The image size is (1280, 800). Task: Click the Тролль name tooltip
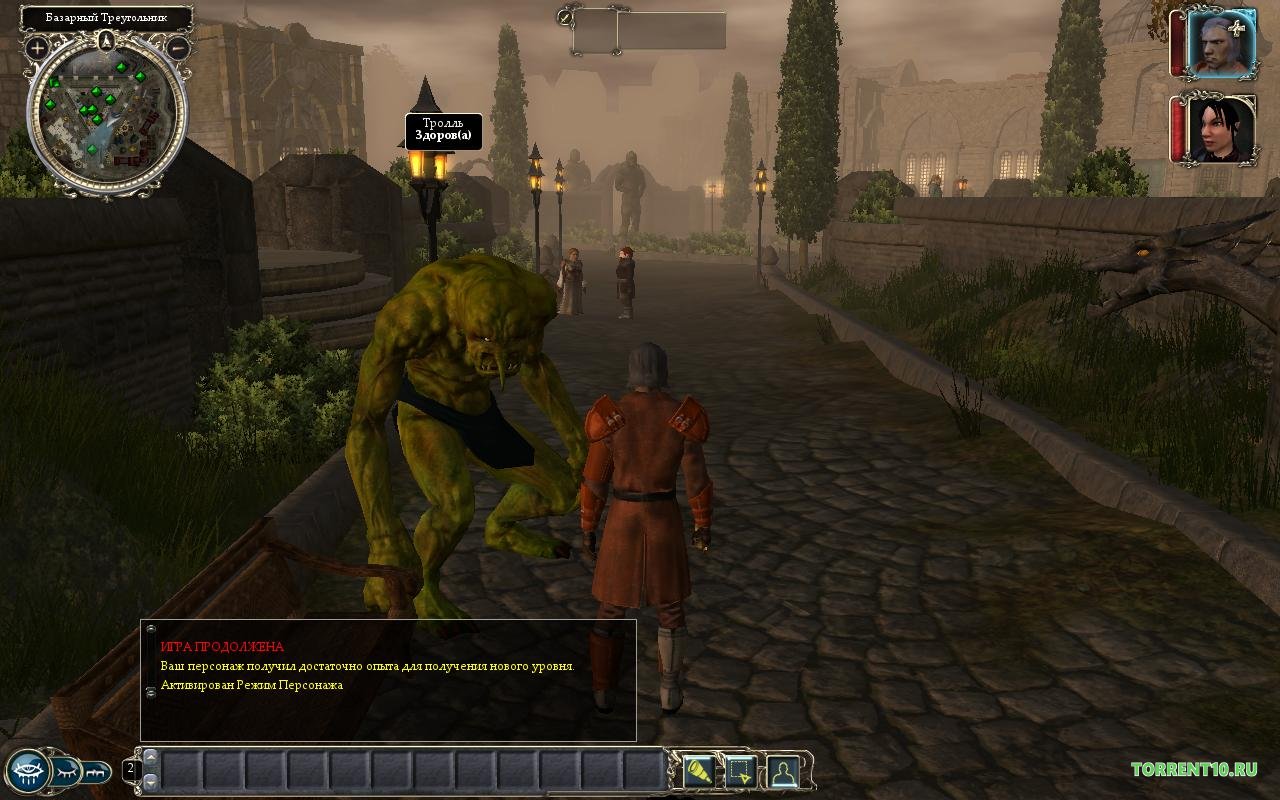pos(443,132)
